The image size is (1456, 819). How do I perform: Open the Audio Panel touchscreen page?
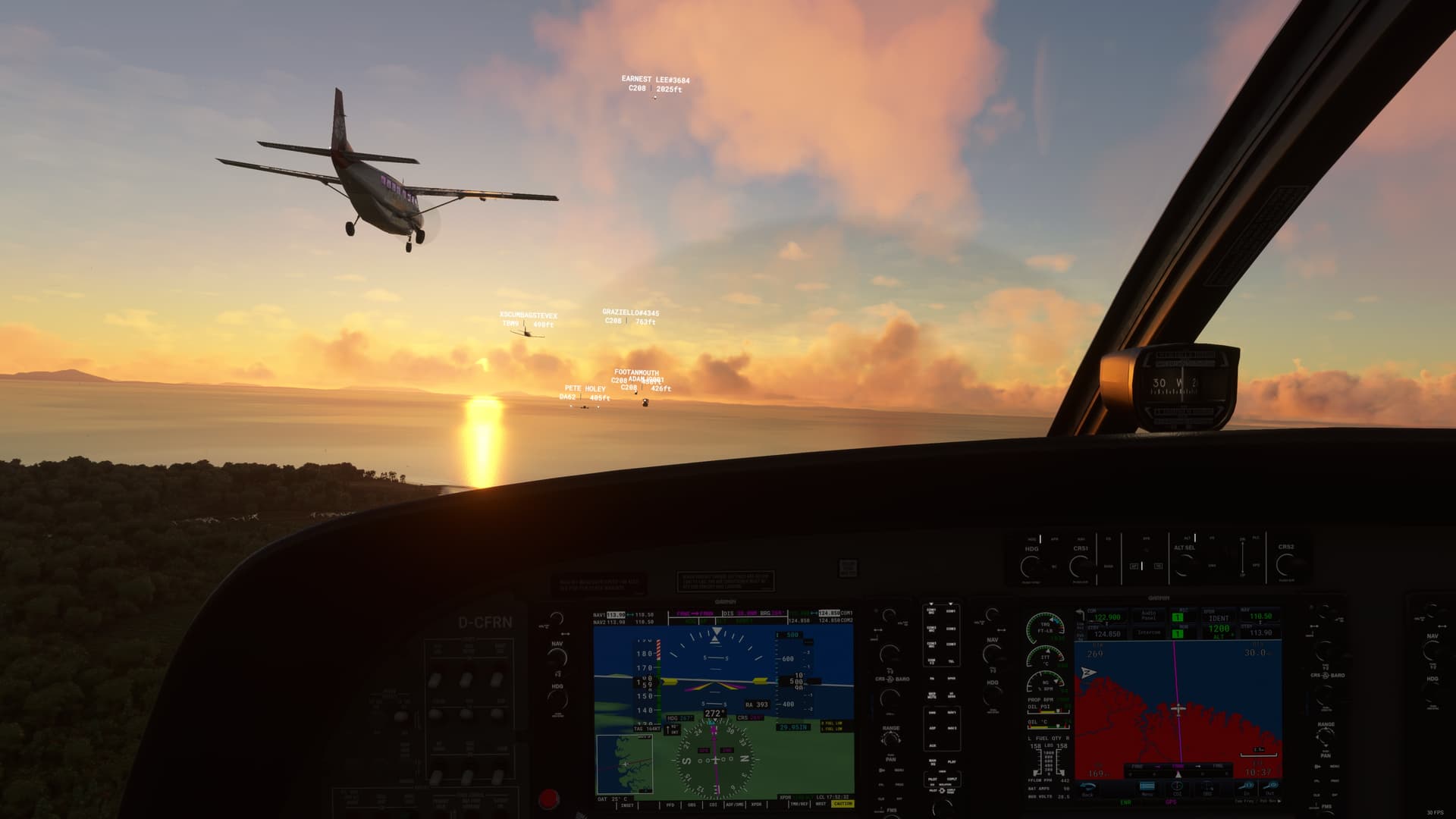tap(1149, 615)
